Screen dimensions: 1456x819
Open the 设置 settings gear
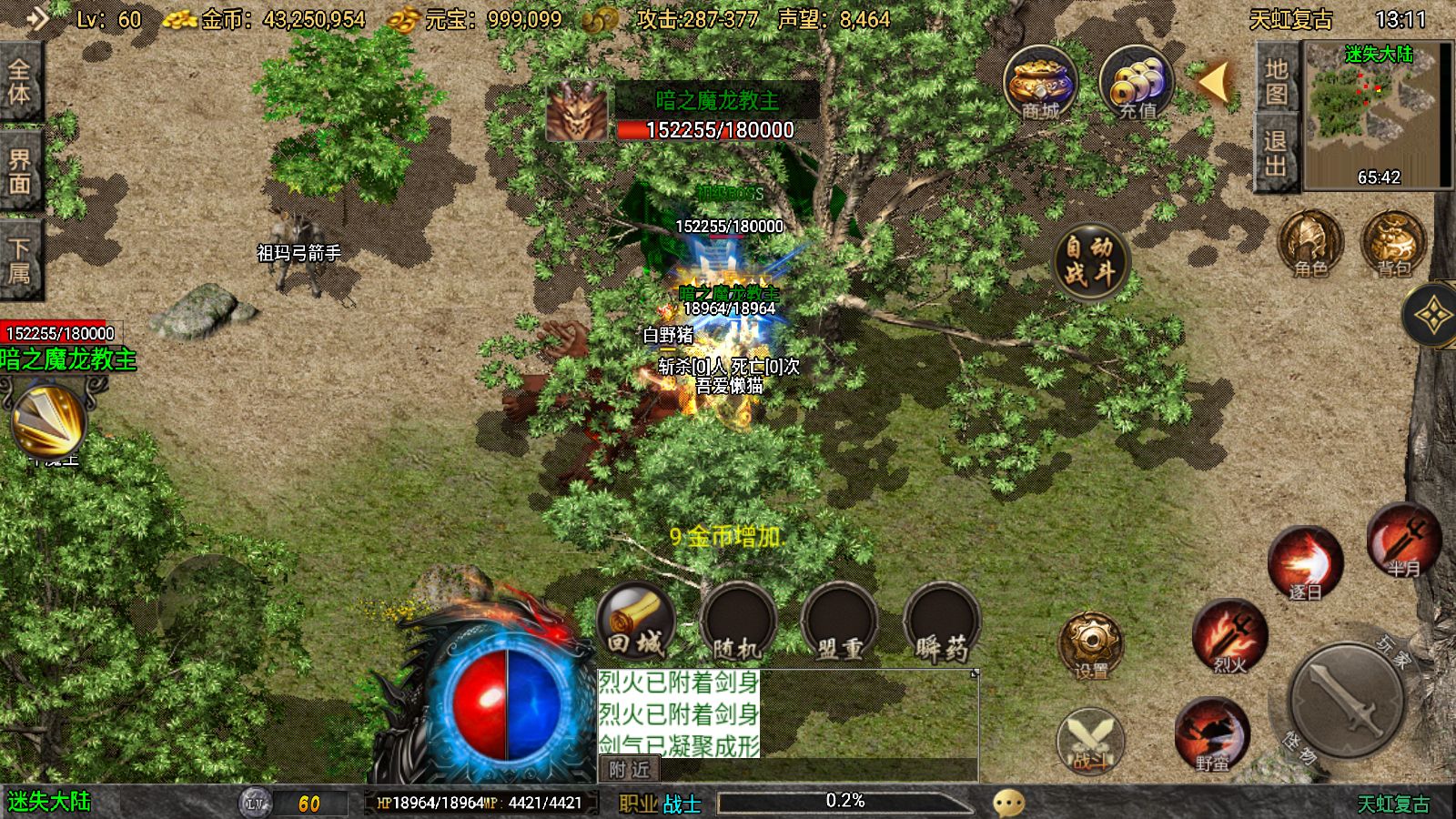1090,646
